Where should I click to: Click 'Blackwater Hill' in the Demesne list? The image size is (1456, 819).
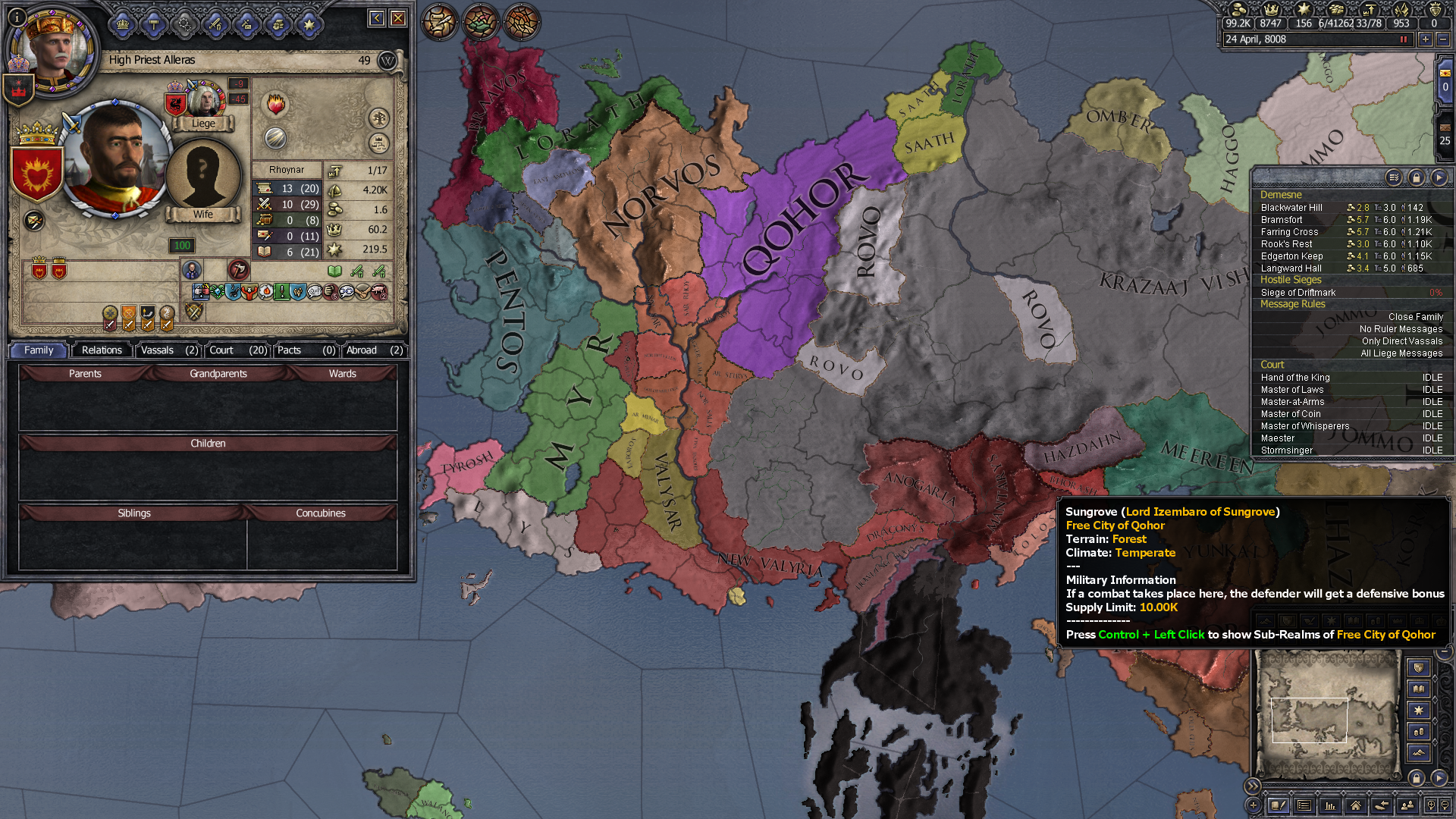pos(1291,207)
